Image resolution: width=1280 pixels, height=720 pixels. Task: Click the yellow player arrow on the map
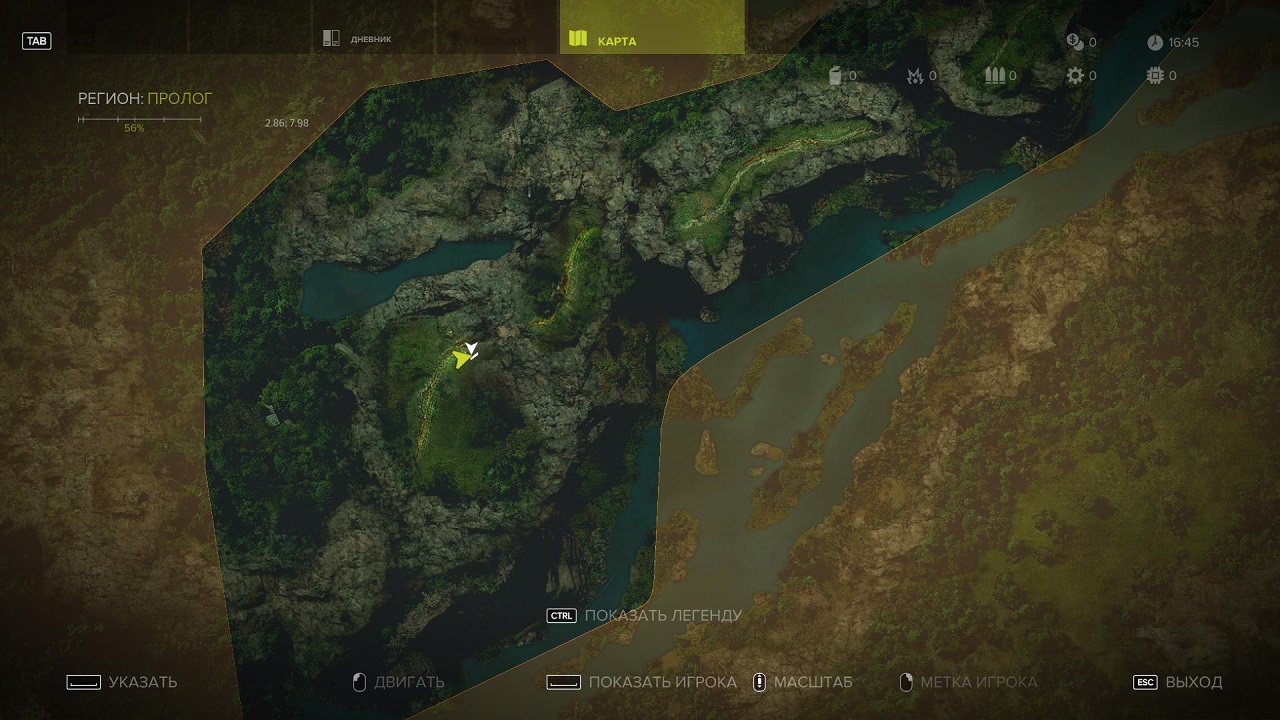pos(461,359)
